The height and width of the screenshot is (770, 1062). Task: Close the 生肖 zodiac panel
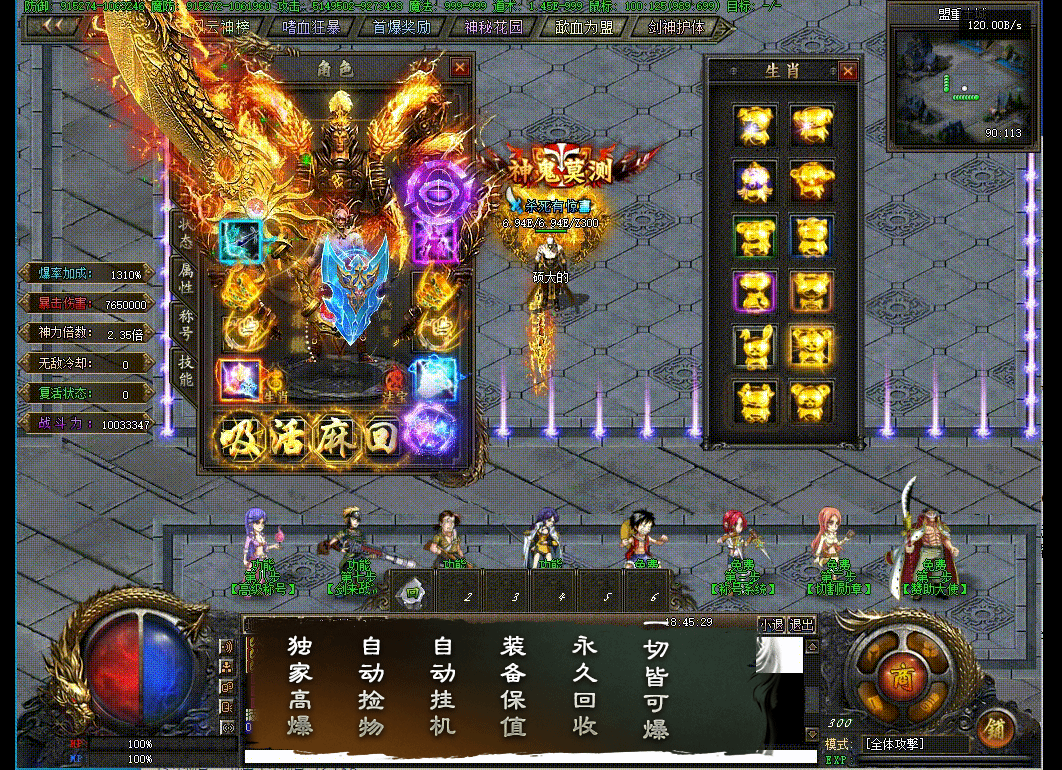tap(848, 71)
